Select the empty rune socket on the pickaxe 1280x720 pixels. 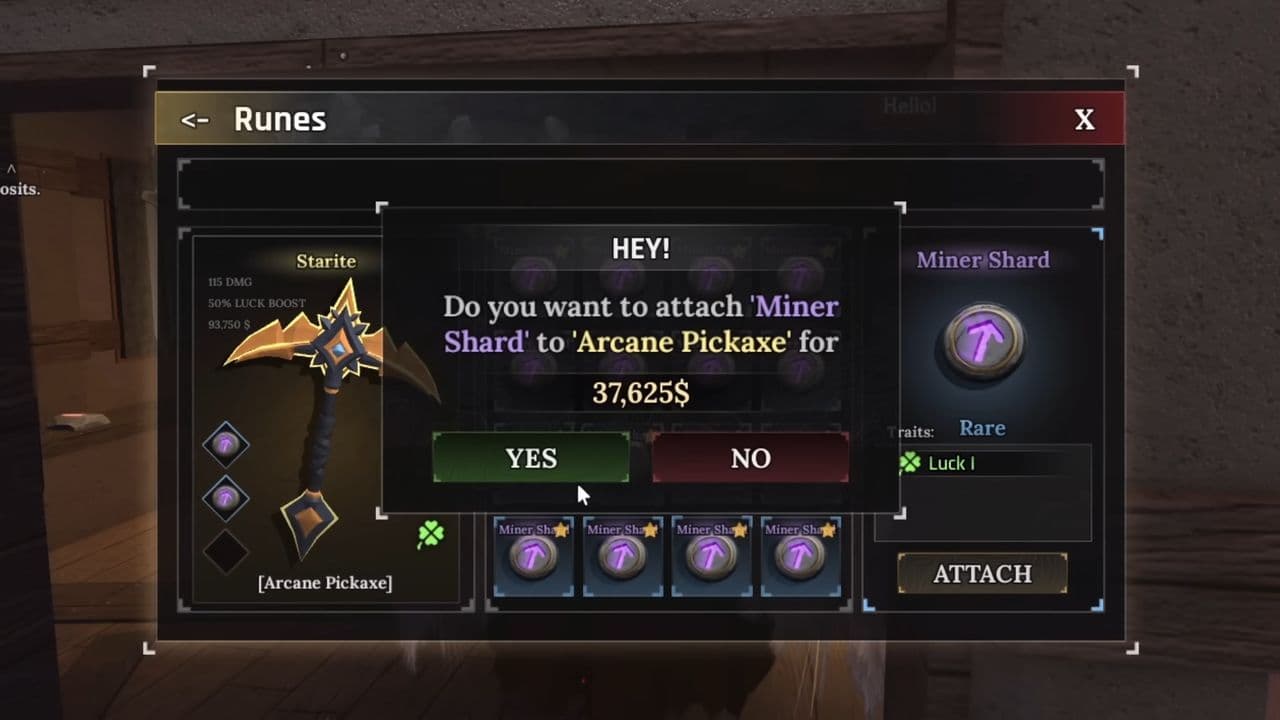(x=225, y=551)
